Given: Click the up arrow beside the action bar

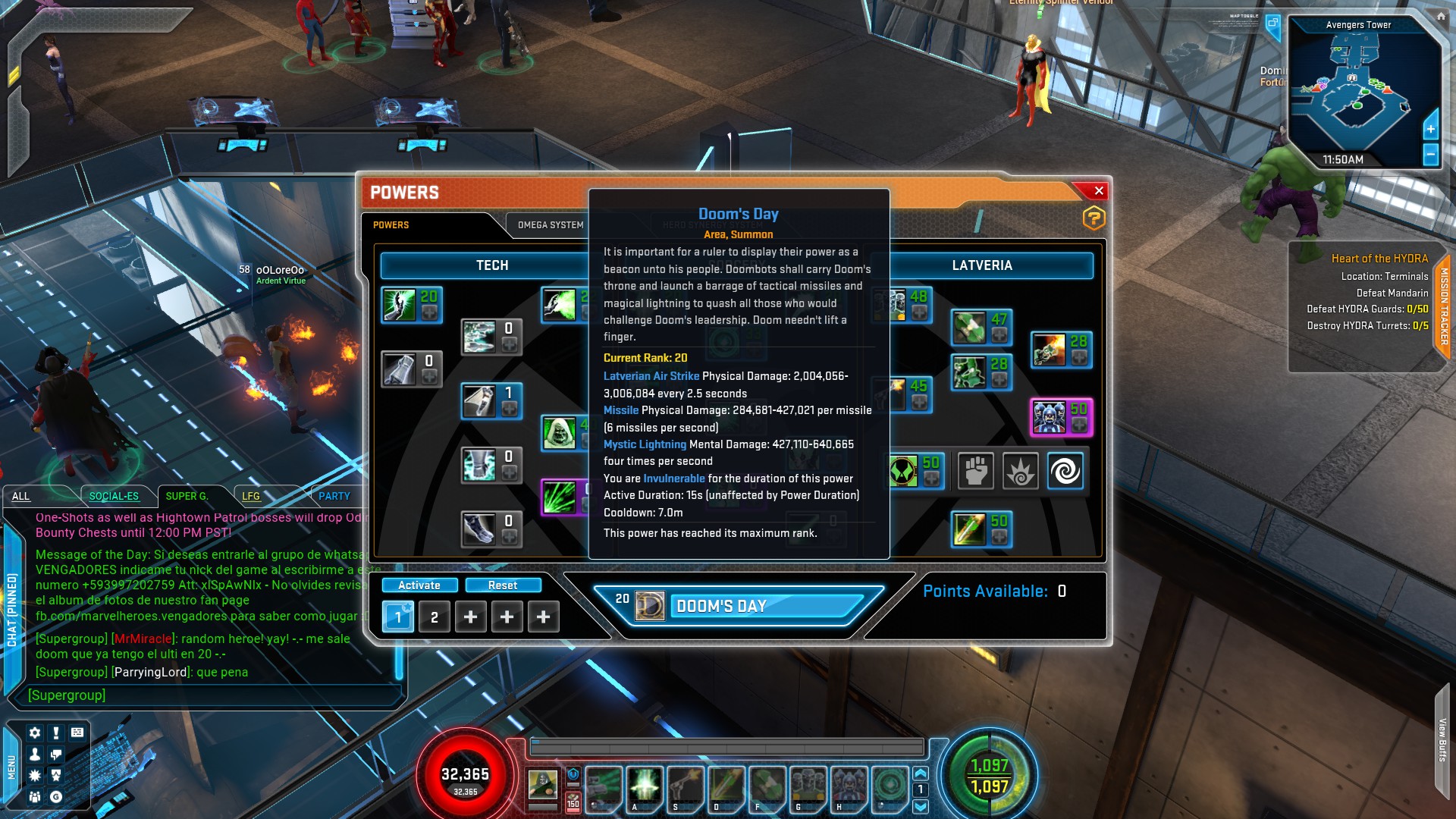Looking at the screenshot, I should click(x=921, y=773).
